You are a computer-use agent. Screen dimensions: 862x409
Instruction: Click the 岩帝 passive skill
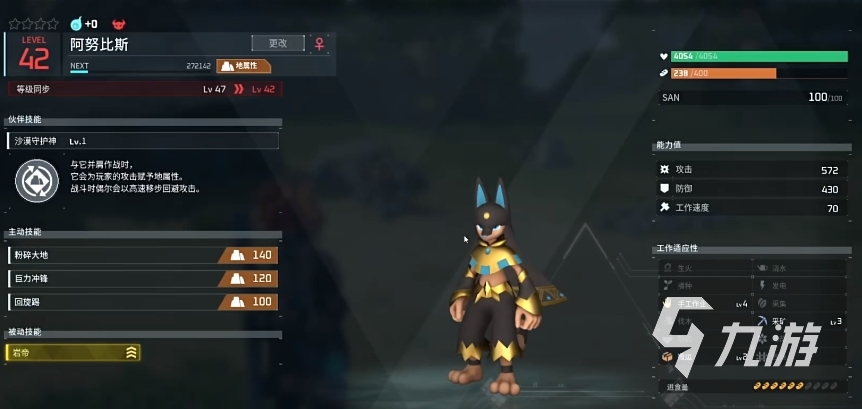73,352
